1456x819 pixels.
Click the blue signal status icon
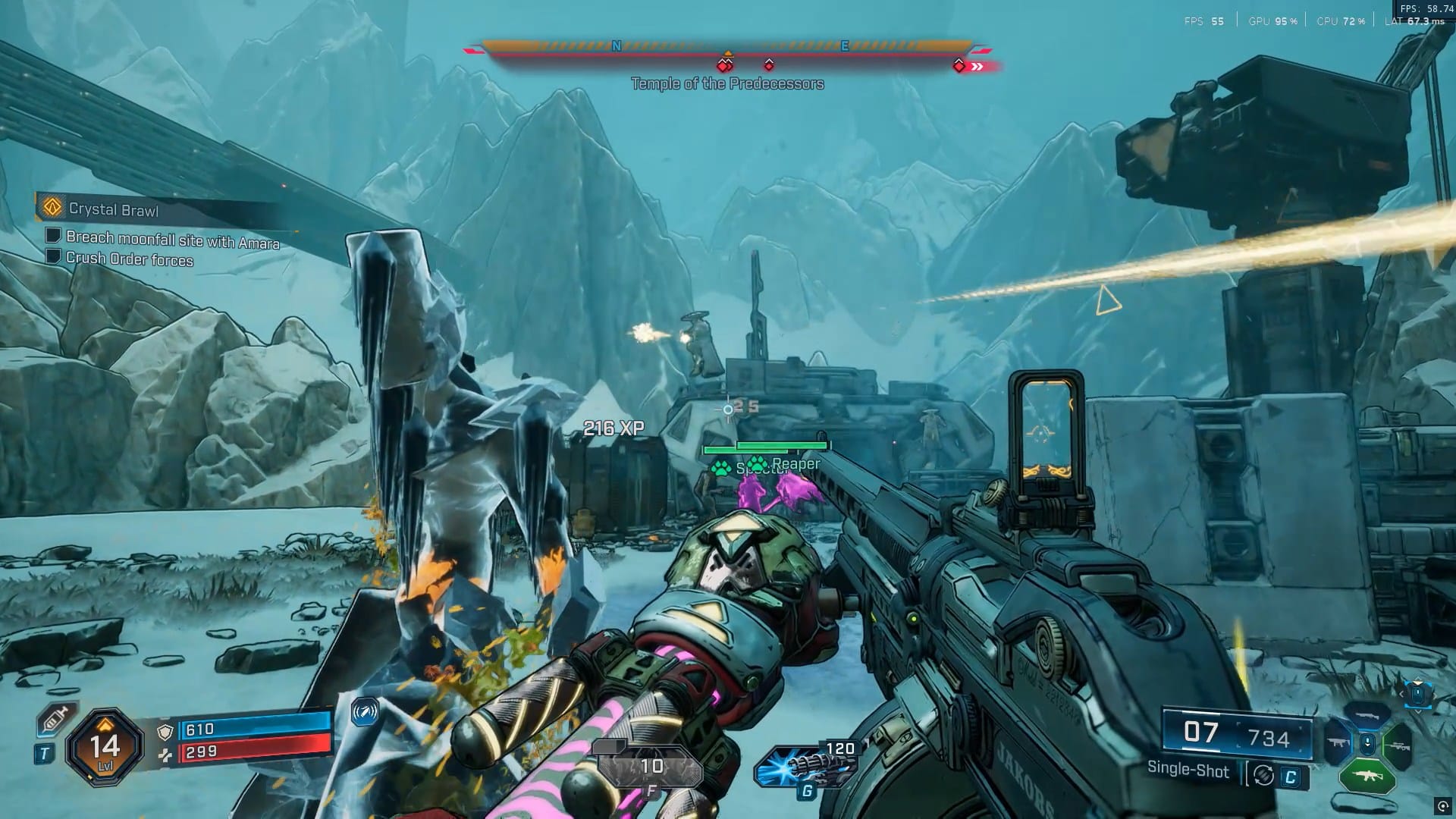[365, 712]
